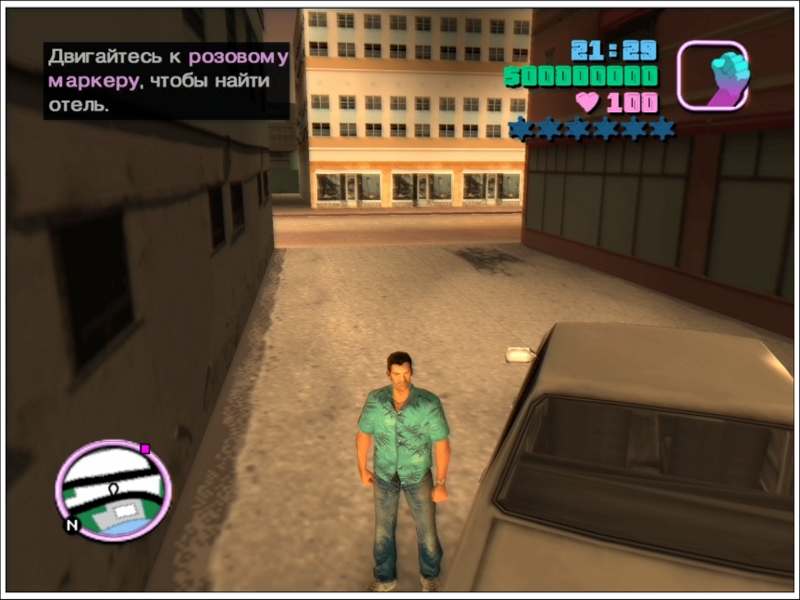Click the pink destination marker on radar

click(145, 449)
